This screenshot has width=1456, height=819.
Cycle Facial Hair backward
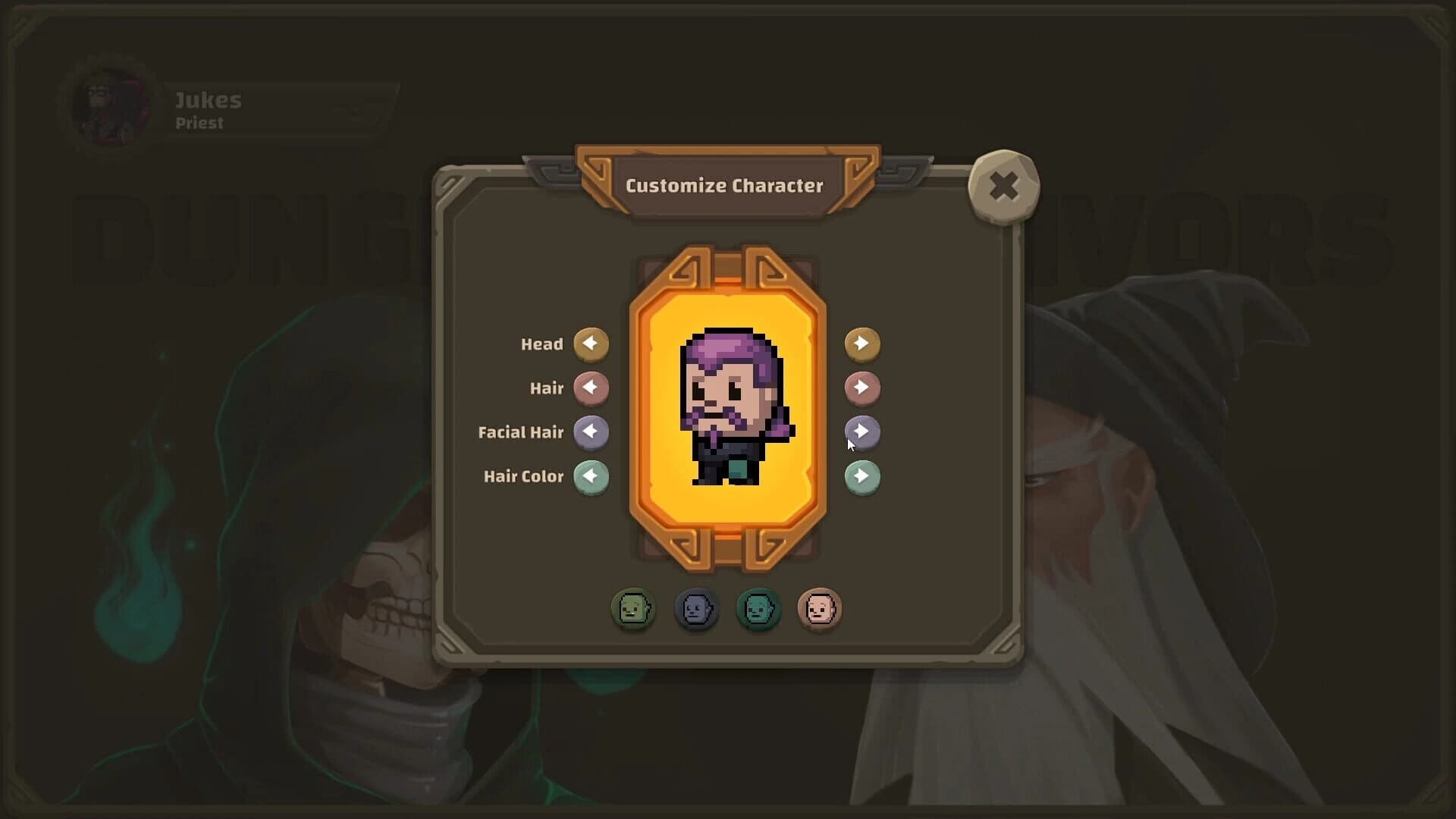click(591, 432)
